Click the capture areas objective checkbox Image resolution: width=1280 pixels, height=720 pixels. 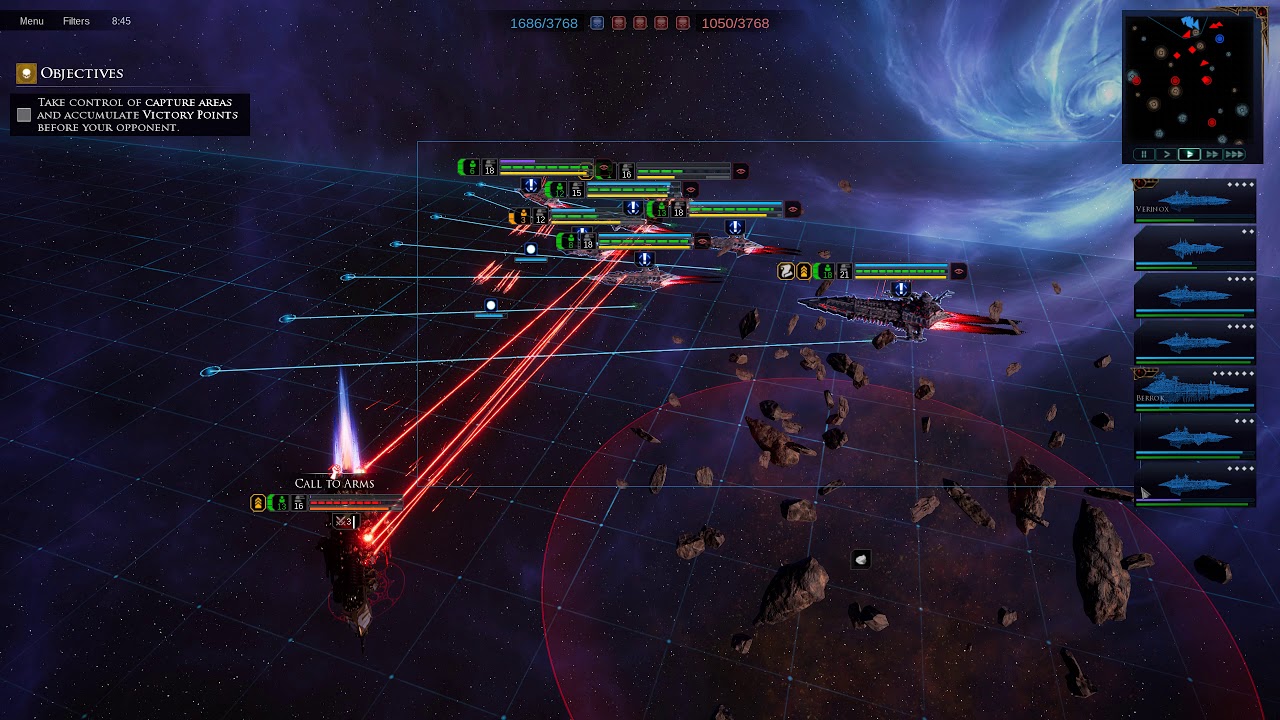(x=24, y=115)
